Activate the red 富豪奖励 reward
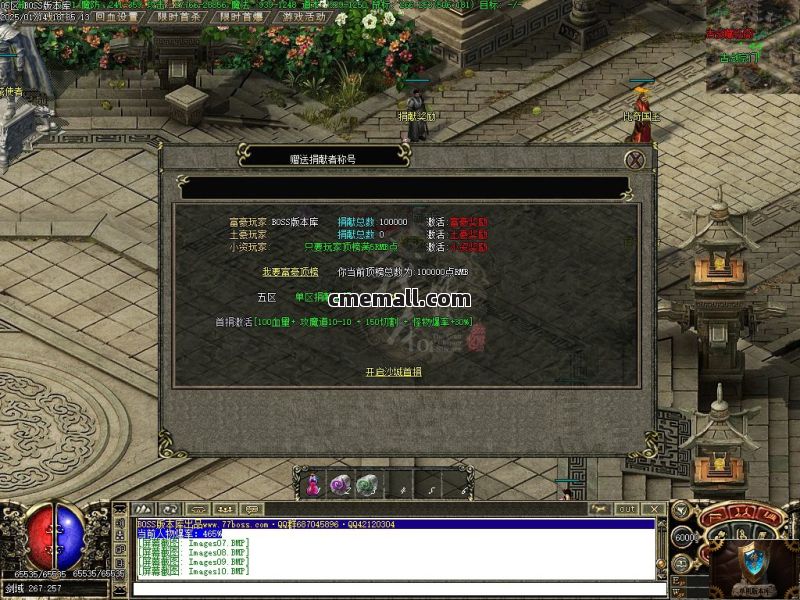The height and width of the screenshot is (600, 800). [x=469, y=221]
